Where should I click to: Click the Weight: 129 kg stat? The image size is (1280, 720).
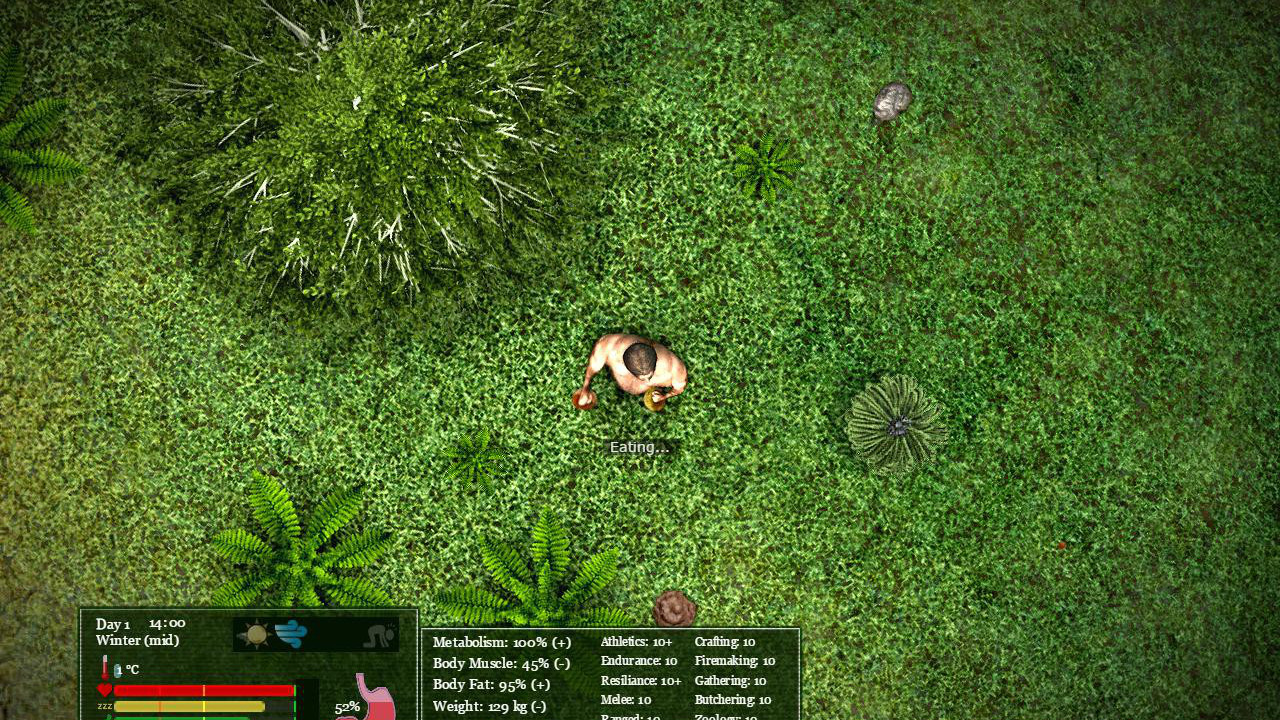pos(488,706)
